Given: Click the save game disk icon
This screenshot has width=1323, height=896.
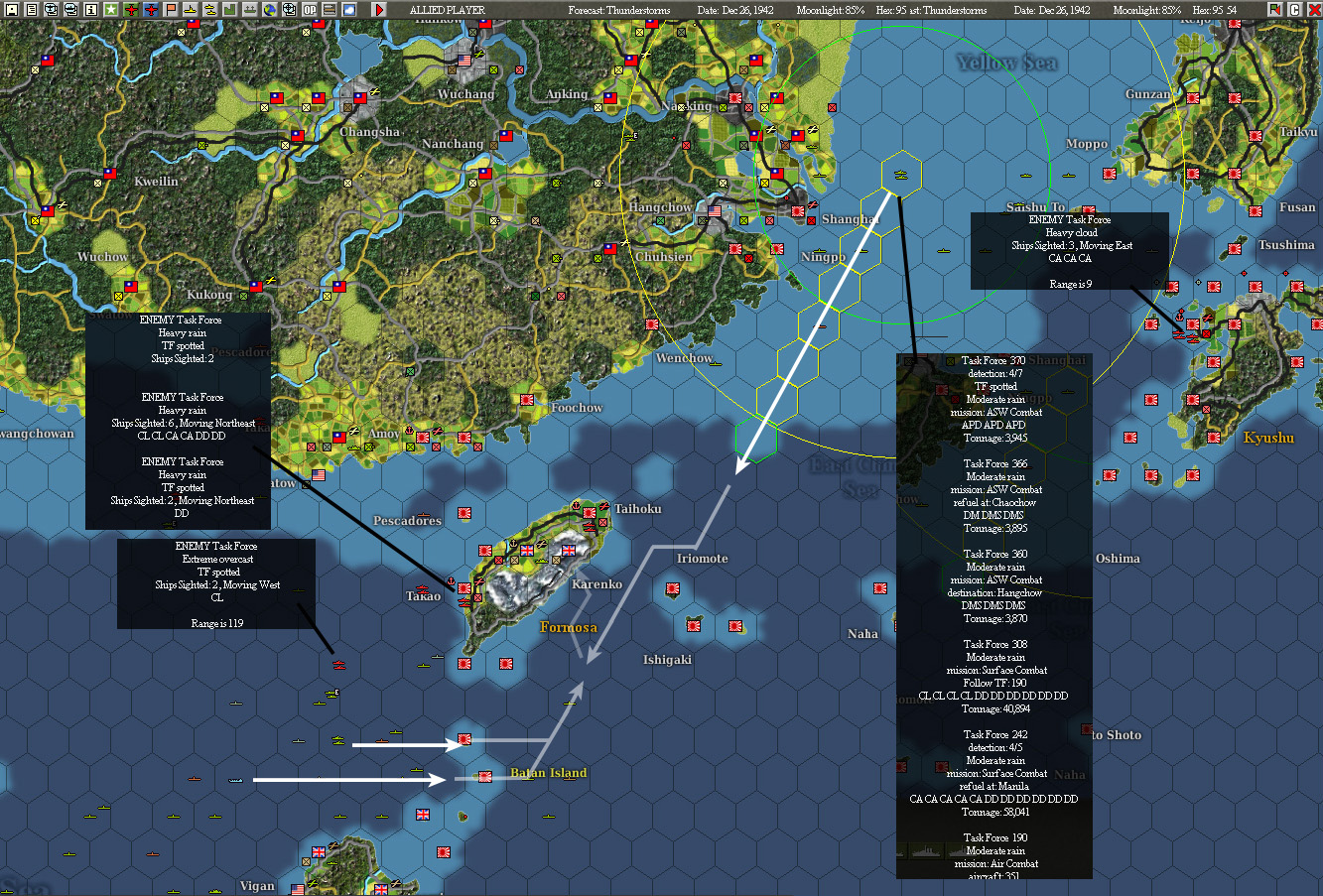Looking at the screenshot, I should pyautogui.click(x=12, y=11).
